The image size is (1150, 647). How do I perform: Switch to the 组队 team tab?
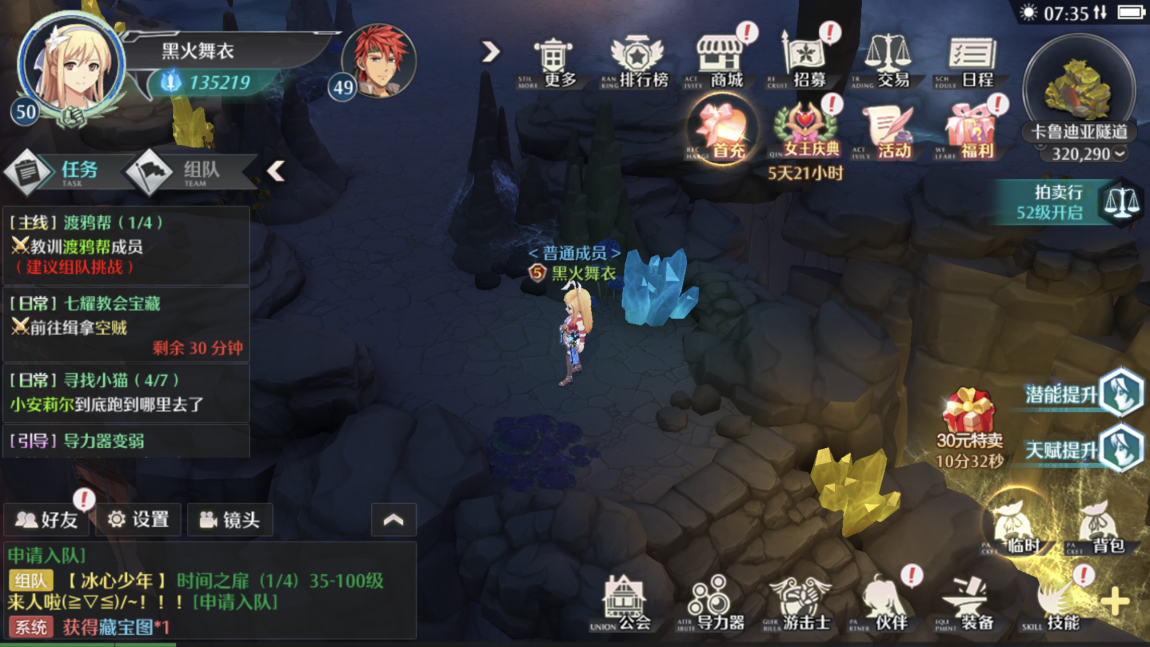[x=188, y=171]
